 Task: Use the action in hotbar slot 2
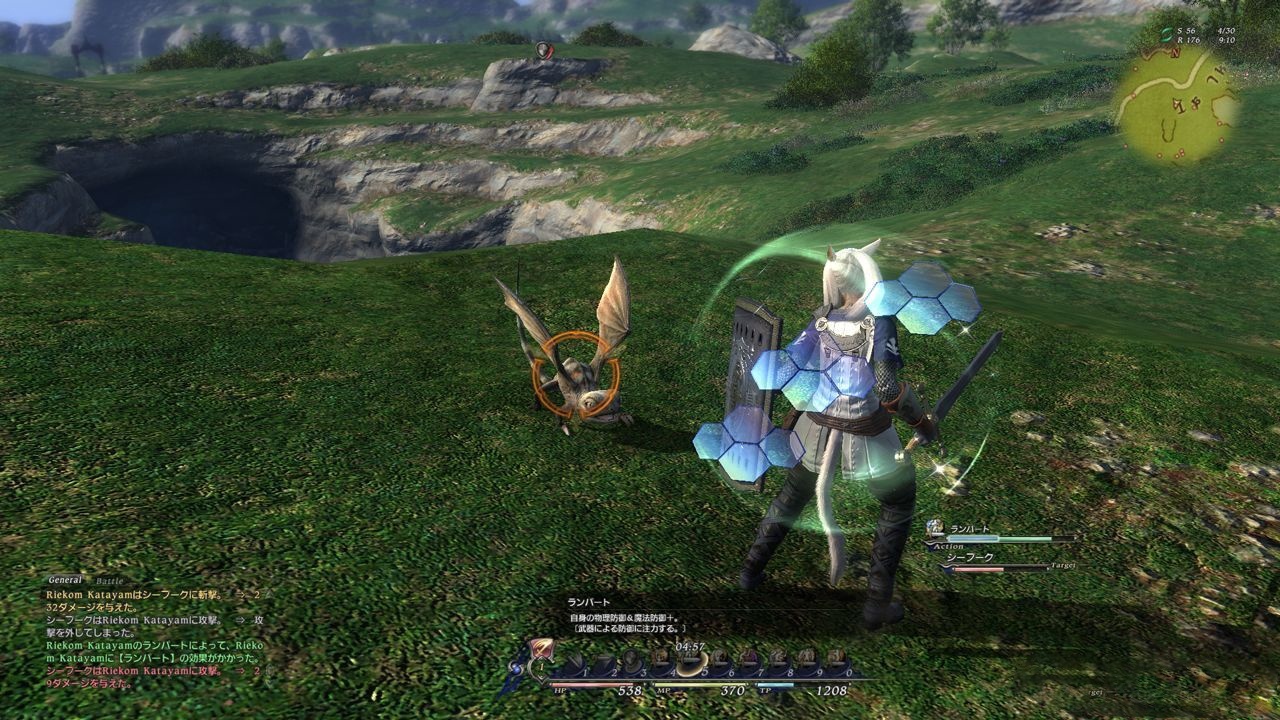(x=602, y=661)
